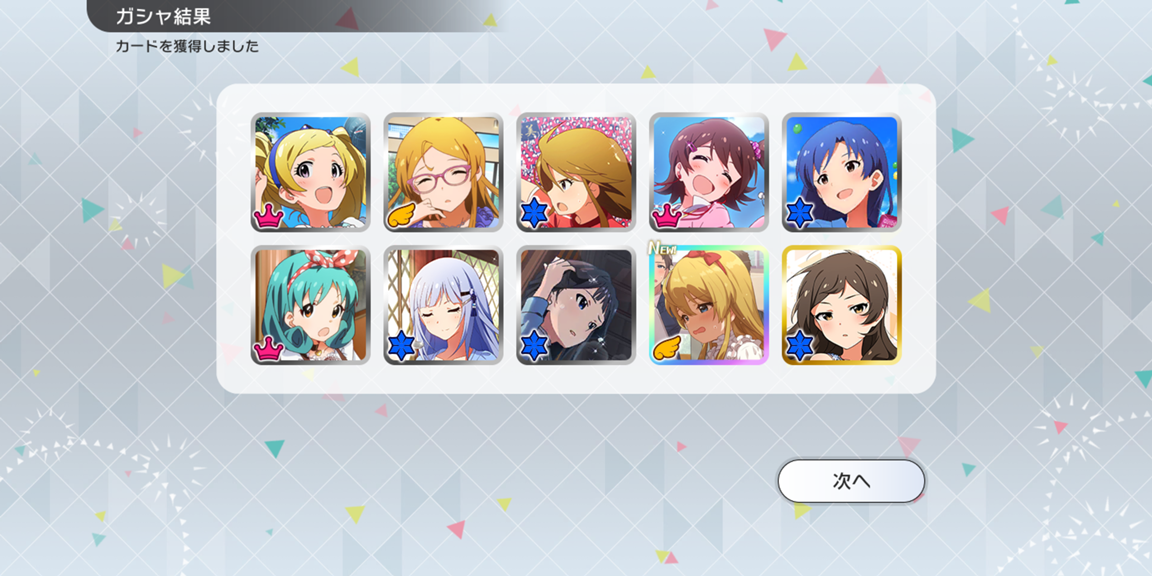1152x576 pixels.
Task: Continue with the 次へ button
Action: 851,481
